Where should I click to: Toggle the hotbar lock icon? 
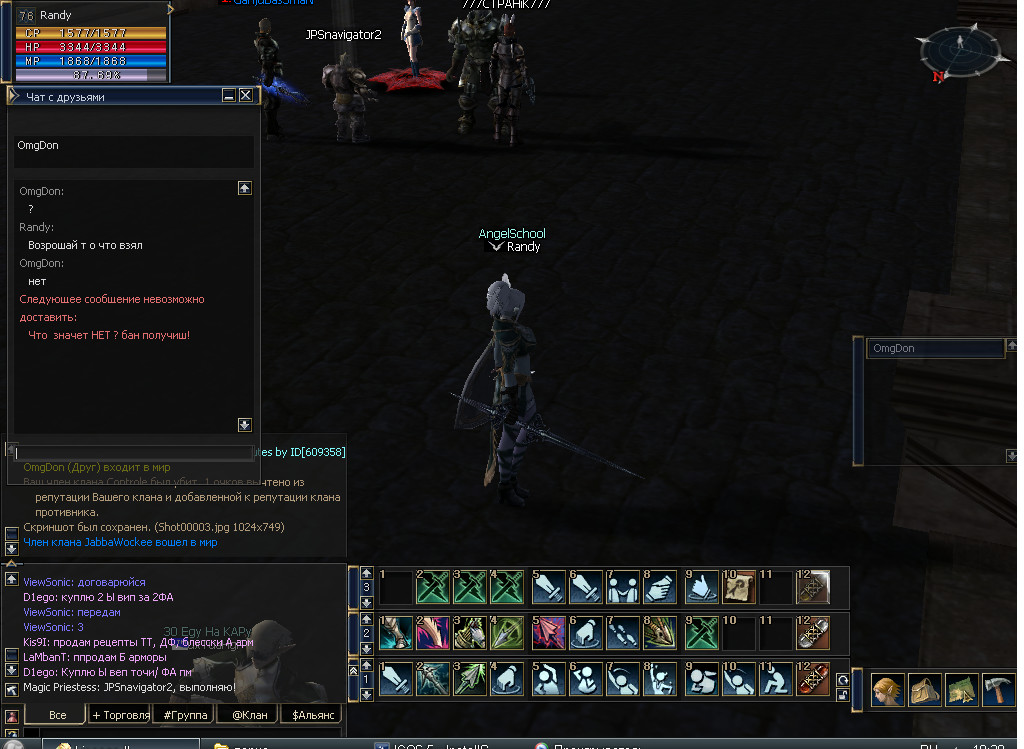point(842,696)
